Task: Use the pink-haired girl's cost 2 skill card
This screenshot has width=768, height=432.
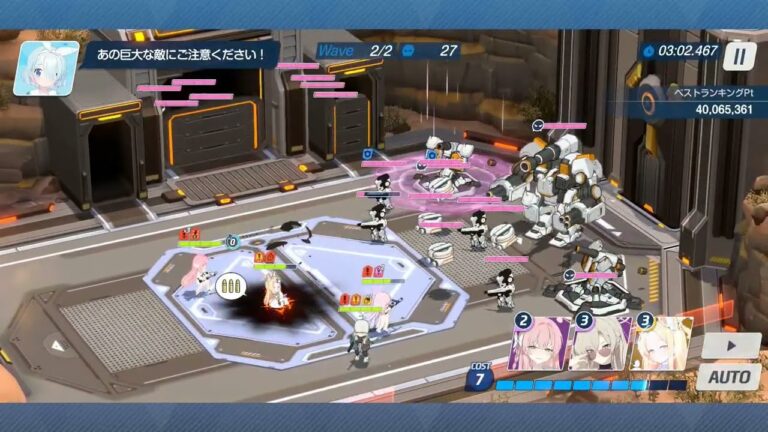Action: 539,345
